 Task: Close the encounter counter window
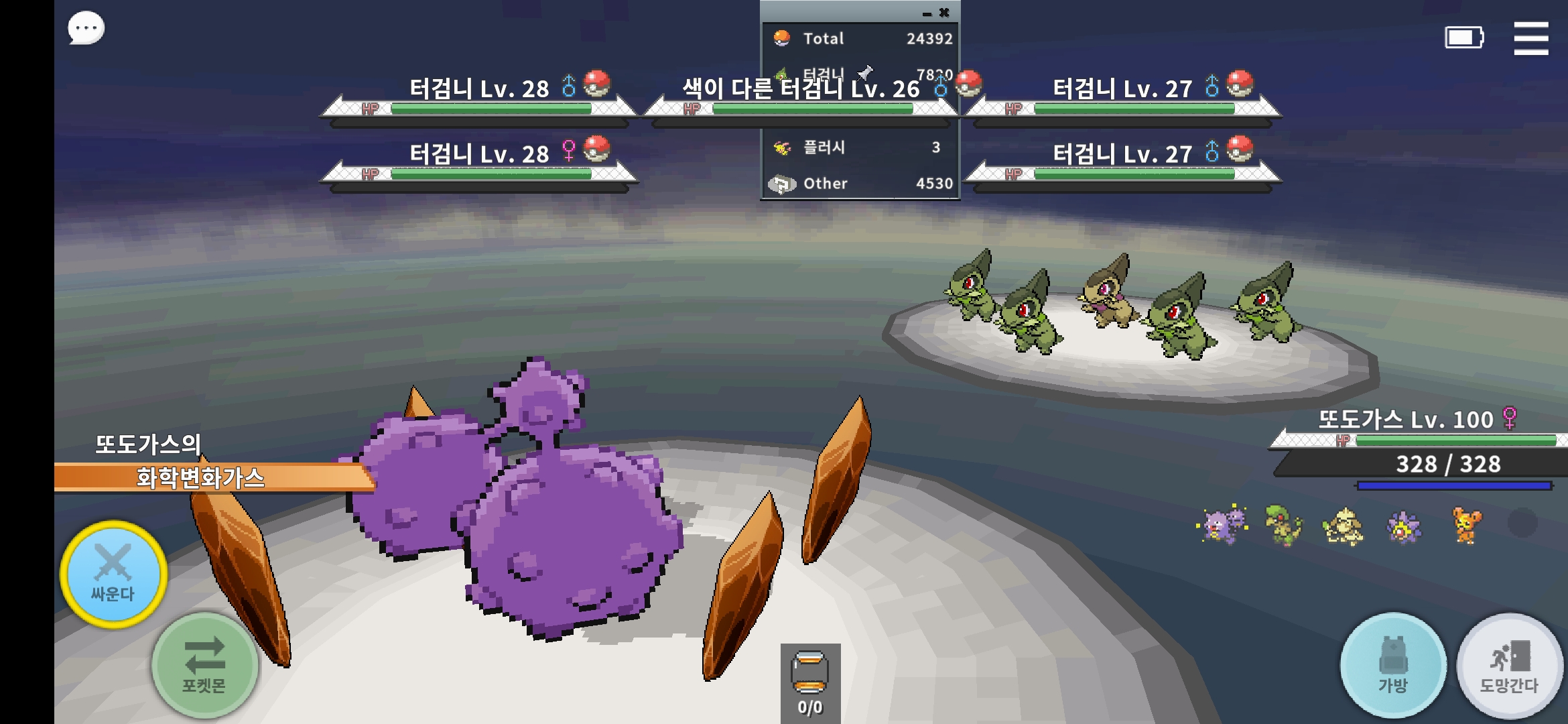(x=944, y=13)
